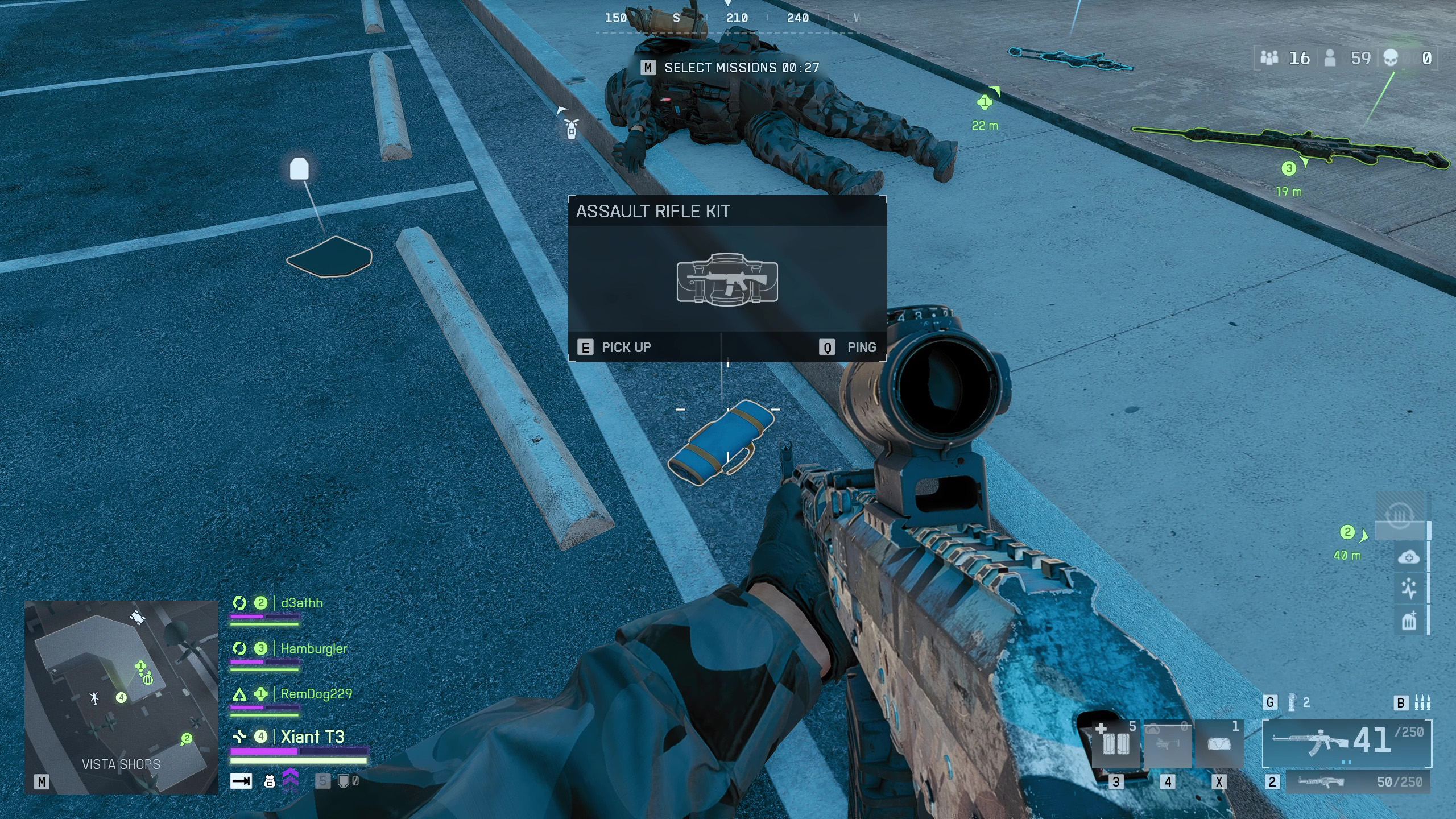The height and width of the screenshot is (819, 1456).
Task: Click the fire mode bullets icon
Action: [x=1422, y=703]
